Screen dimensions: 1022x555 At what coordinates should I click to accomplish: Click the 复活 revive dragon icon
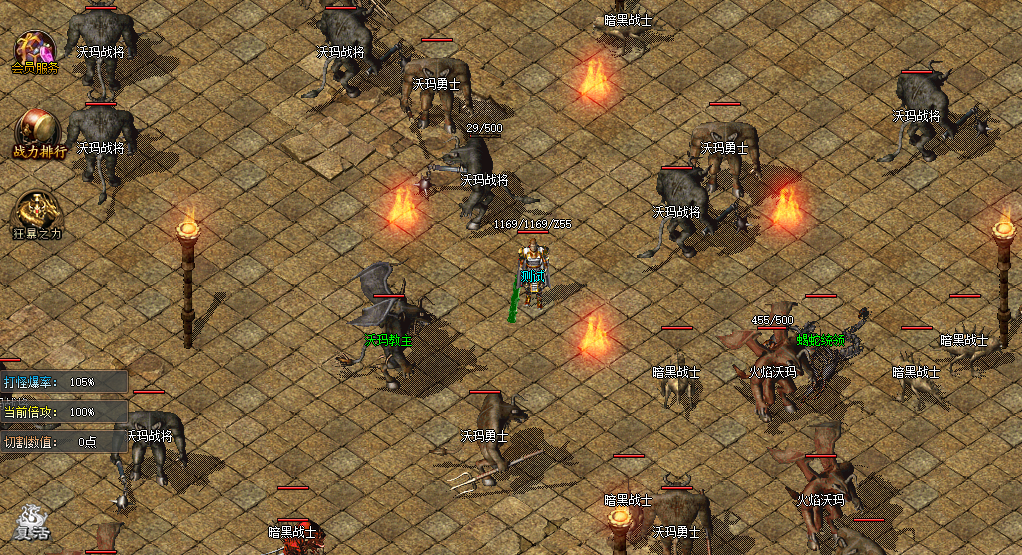point(31,522)
